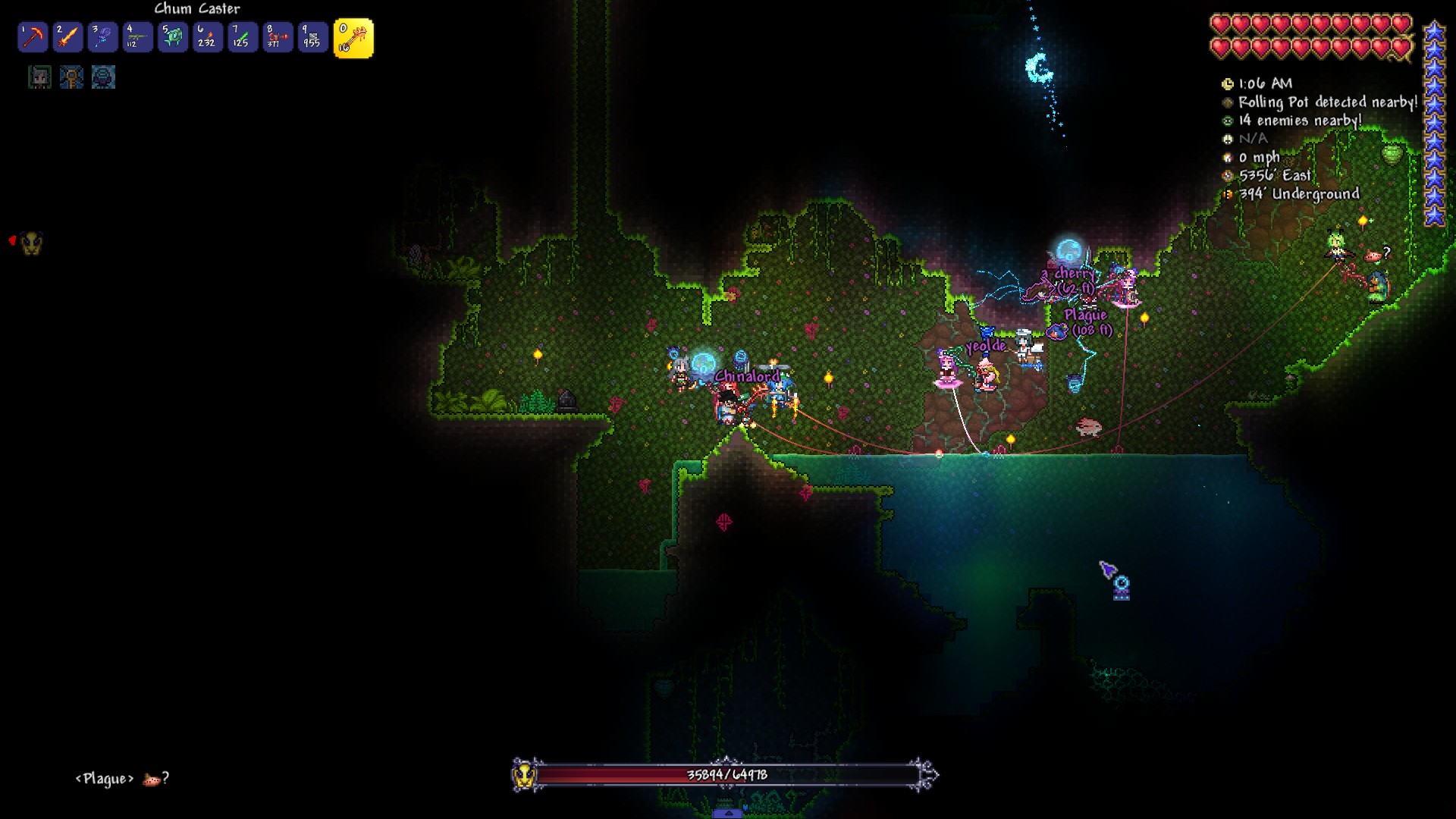Image resolution: width=1456 pixels, height=819 pixels.
Task: Click the blue dome buff icon
Action: (x=103, y=77)
